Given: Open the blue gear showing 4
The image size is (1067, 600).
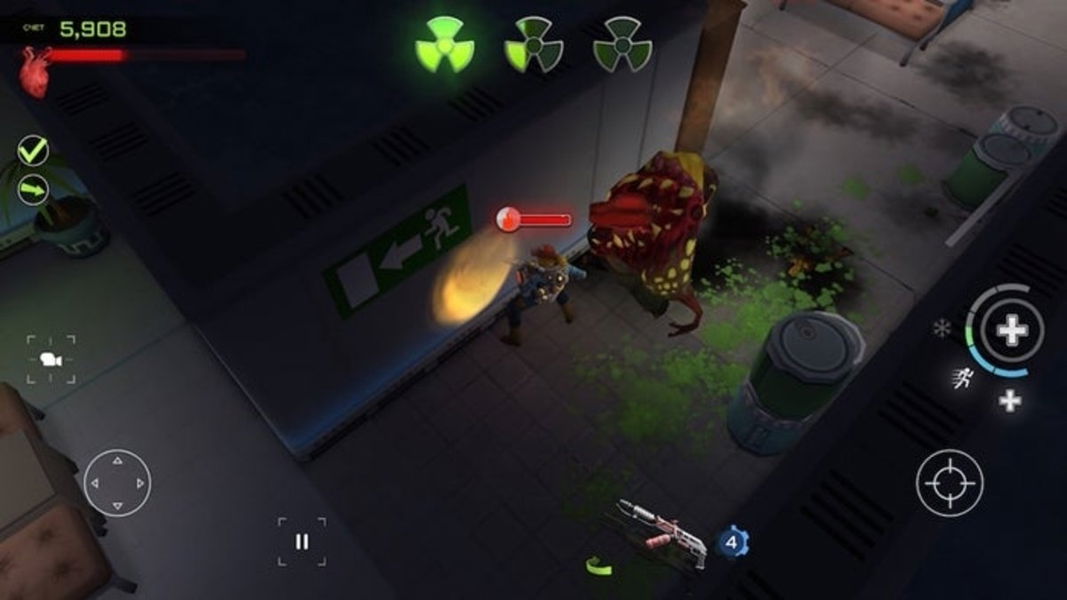Looking at the screenshot, I should (x=733, y=541).
